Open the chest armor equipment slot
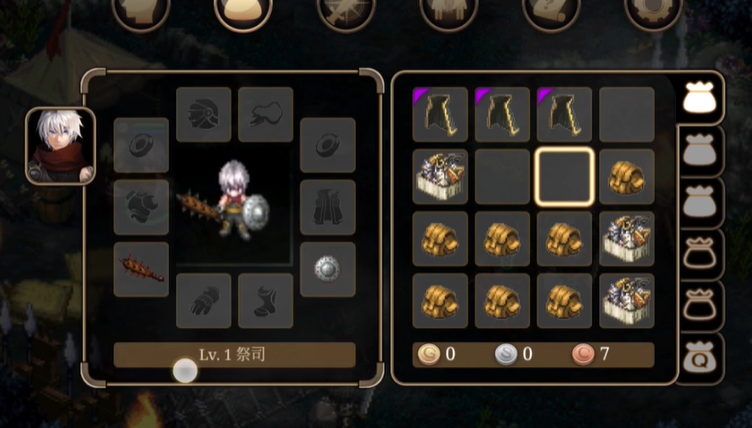This screenshot has height=428, width=752. pyautogui.click(x=327, y=207)
